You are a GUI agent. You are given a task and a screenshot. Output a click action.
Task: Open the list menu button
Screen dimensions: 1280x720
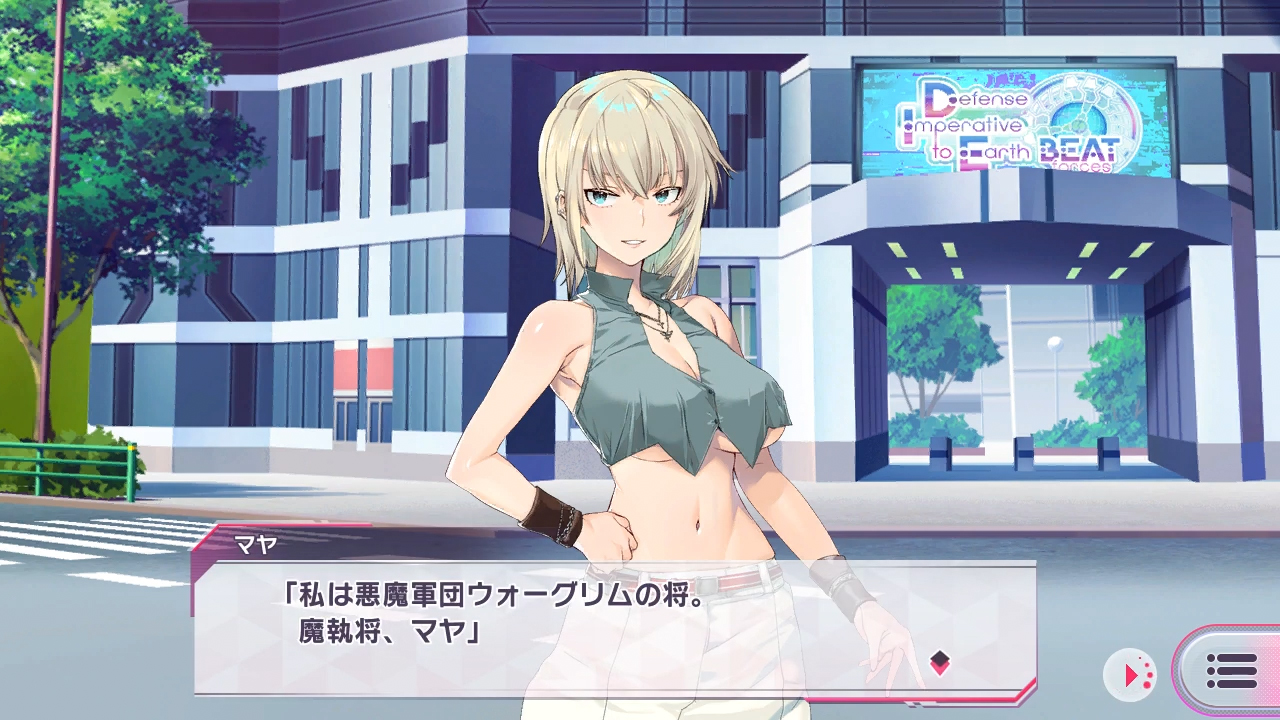(x=1231, y=671)
